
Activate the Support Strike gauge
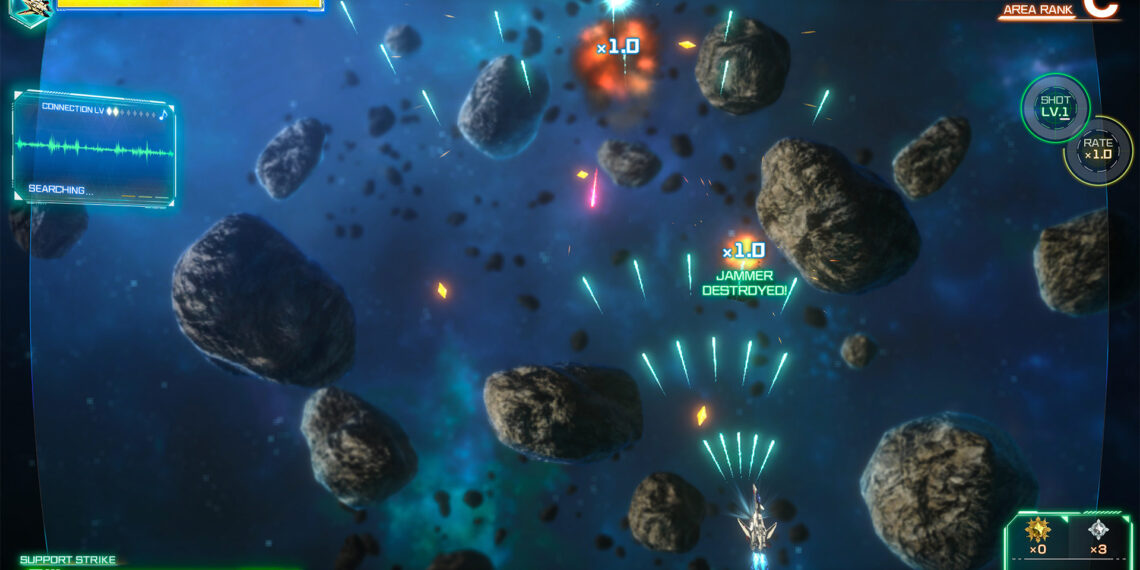(x=68, y=561)
